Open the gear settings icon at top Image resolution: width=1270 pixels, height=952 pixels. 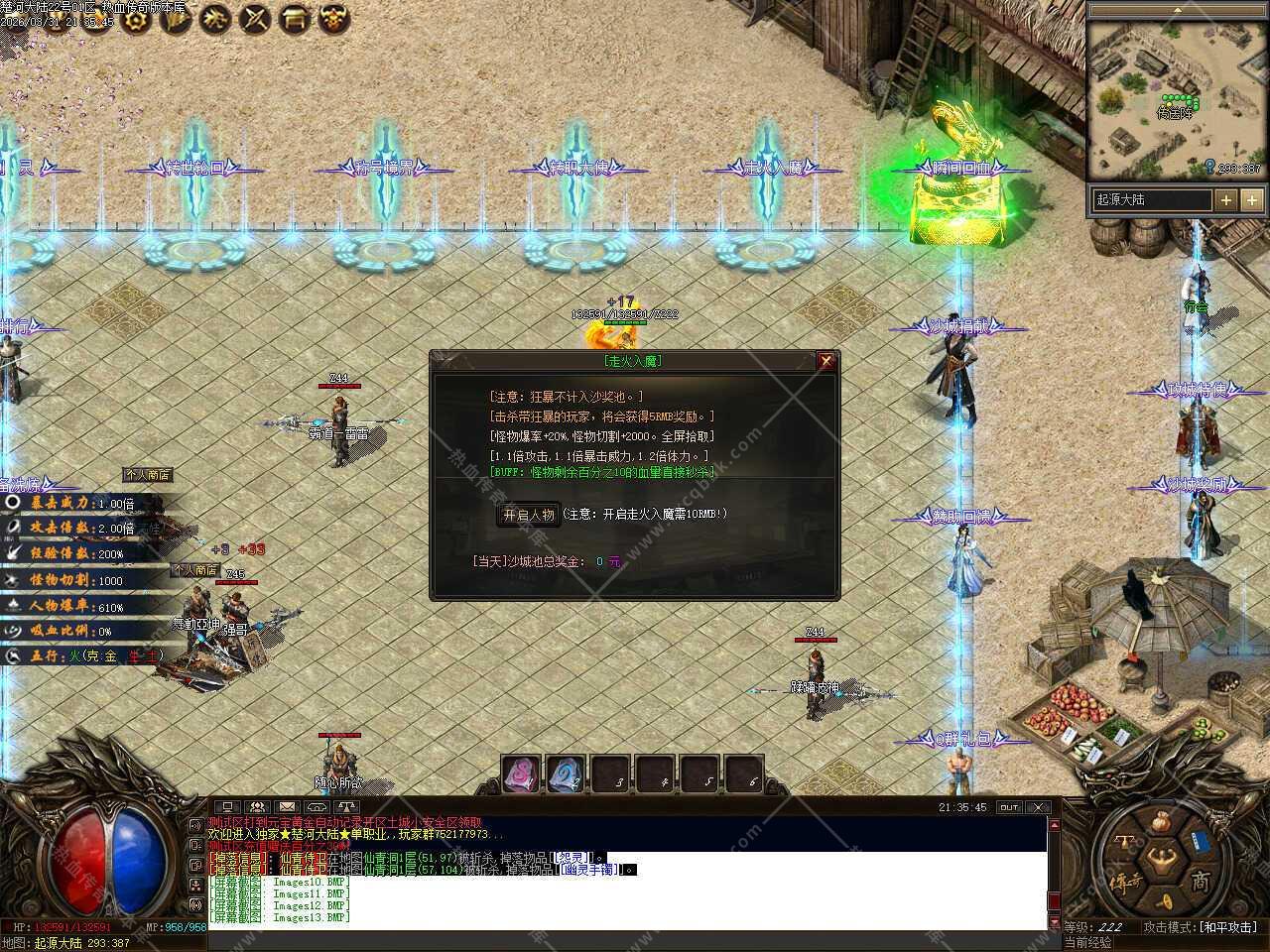click(x=135, y=19)
